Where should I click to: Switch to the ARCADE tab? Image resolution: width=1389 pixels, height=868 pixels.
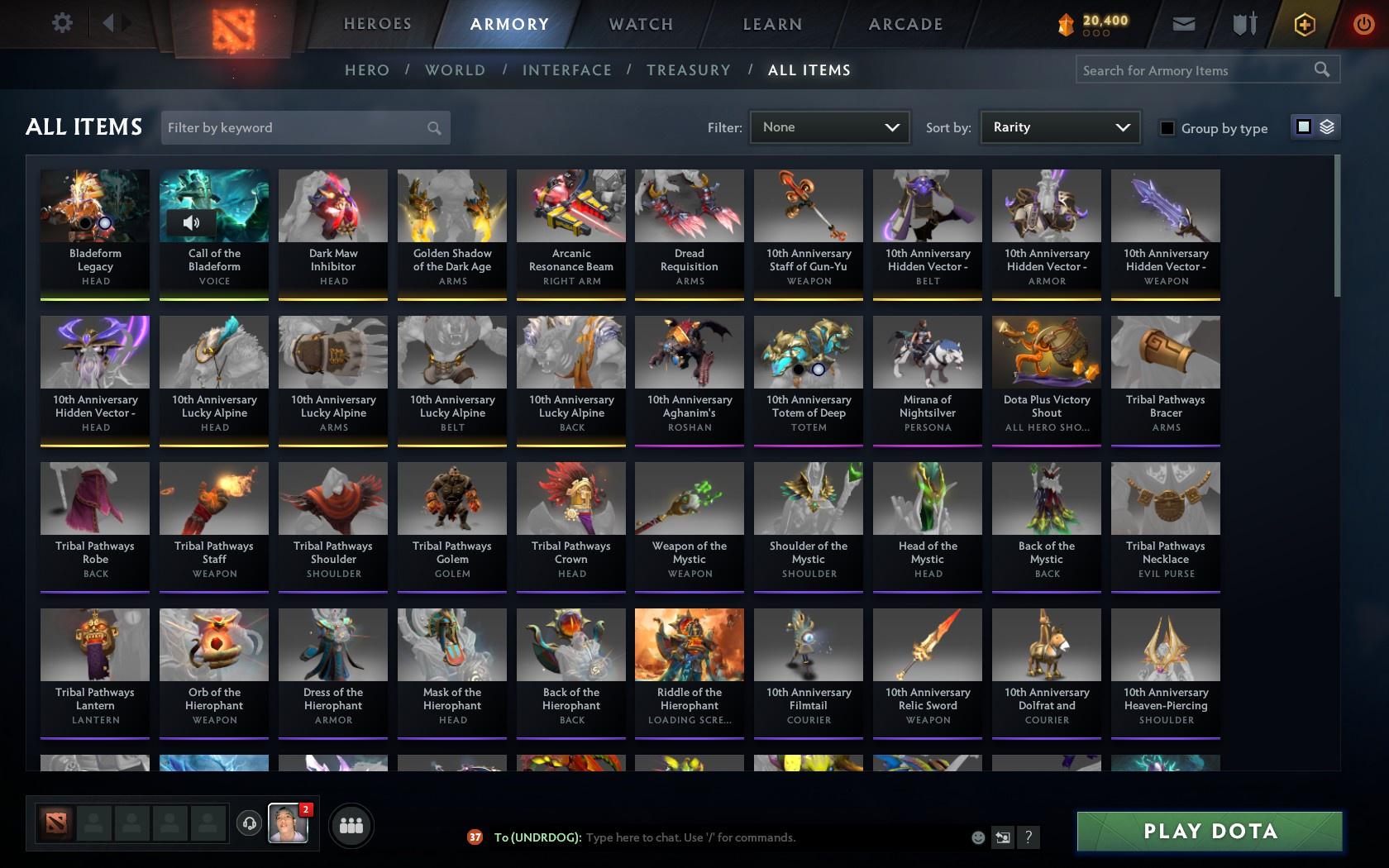tap(905, 24)
